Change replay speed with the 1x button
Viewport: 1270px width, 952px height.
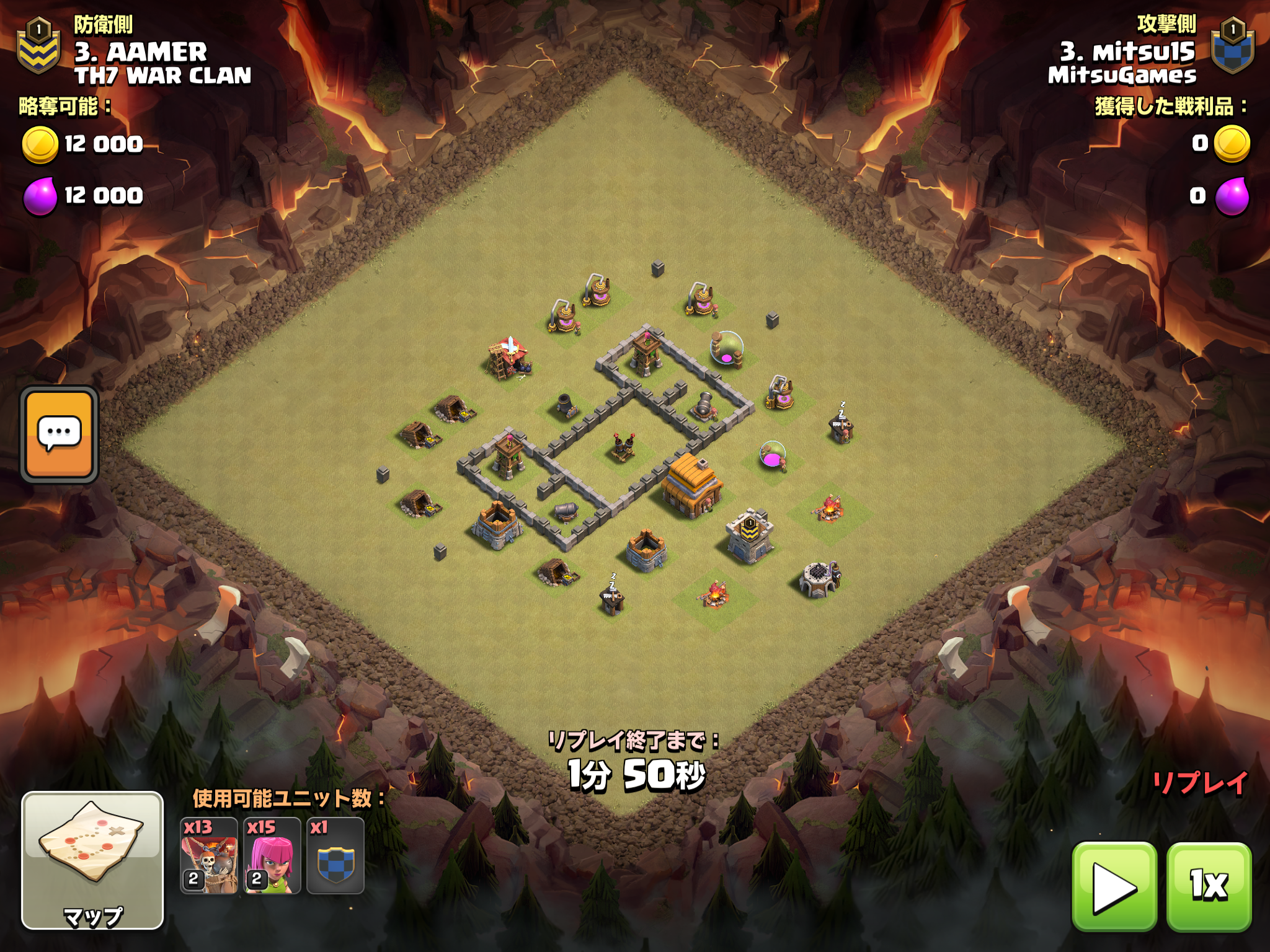[1209, 886]
